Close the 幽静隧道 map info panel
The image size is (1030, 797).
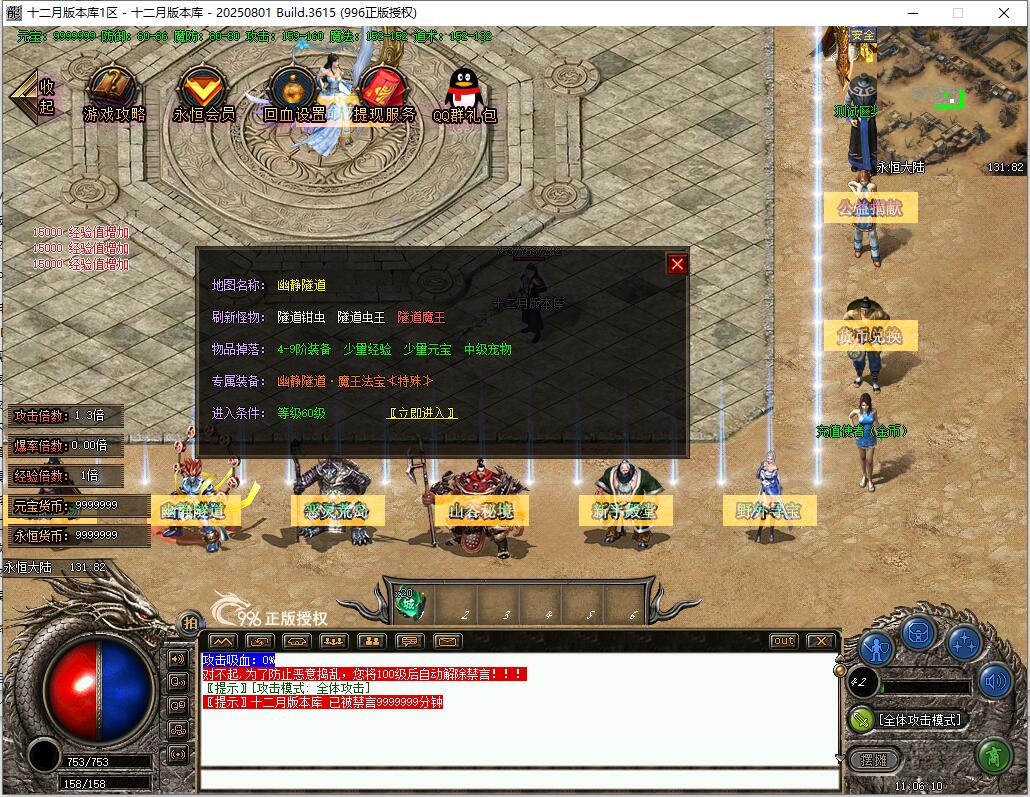pos(677,264)
